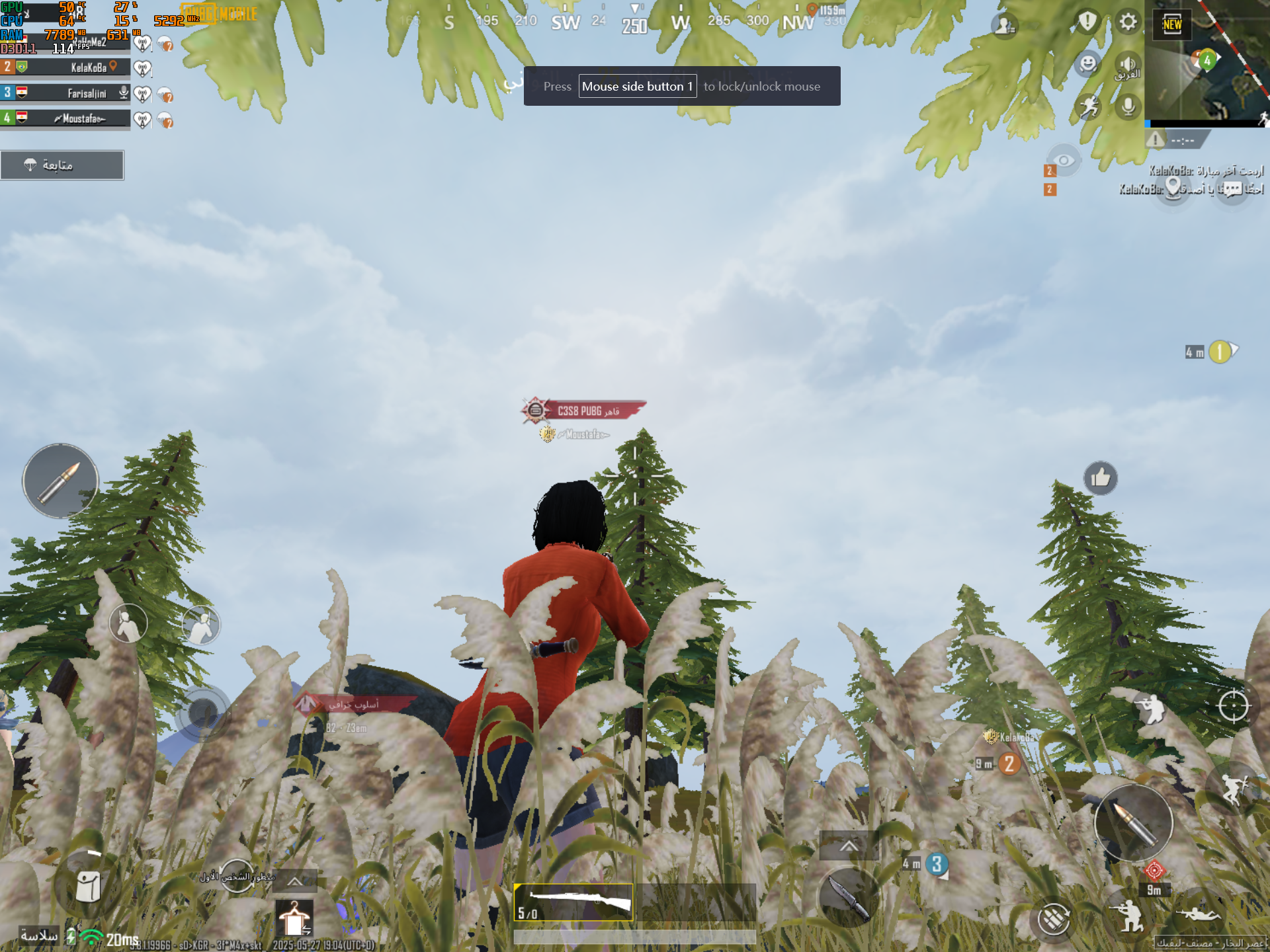Open the emoji emote wheel

[1088, 64]
